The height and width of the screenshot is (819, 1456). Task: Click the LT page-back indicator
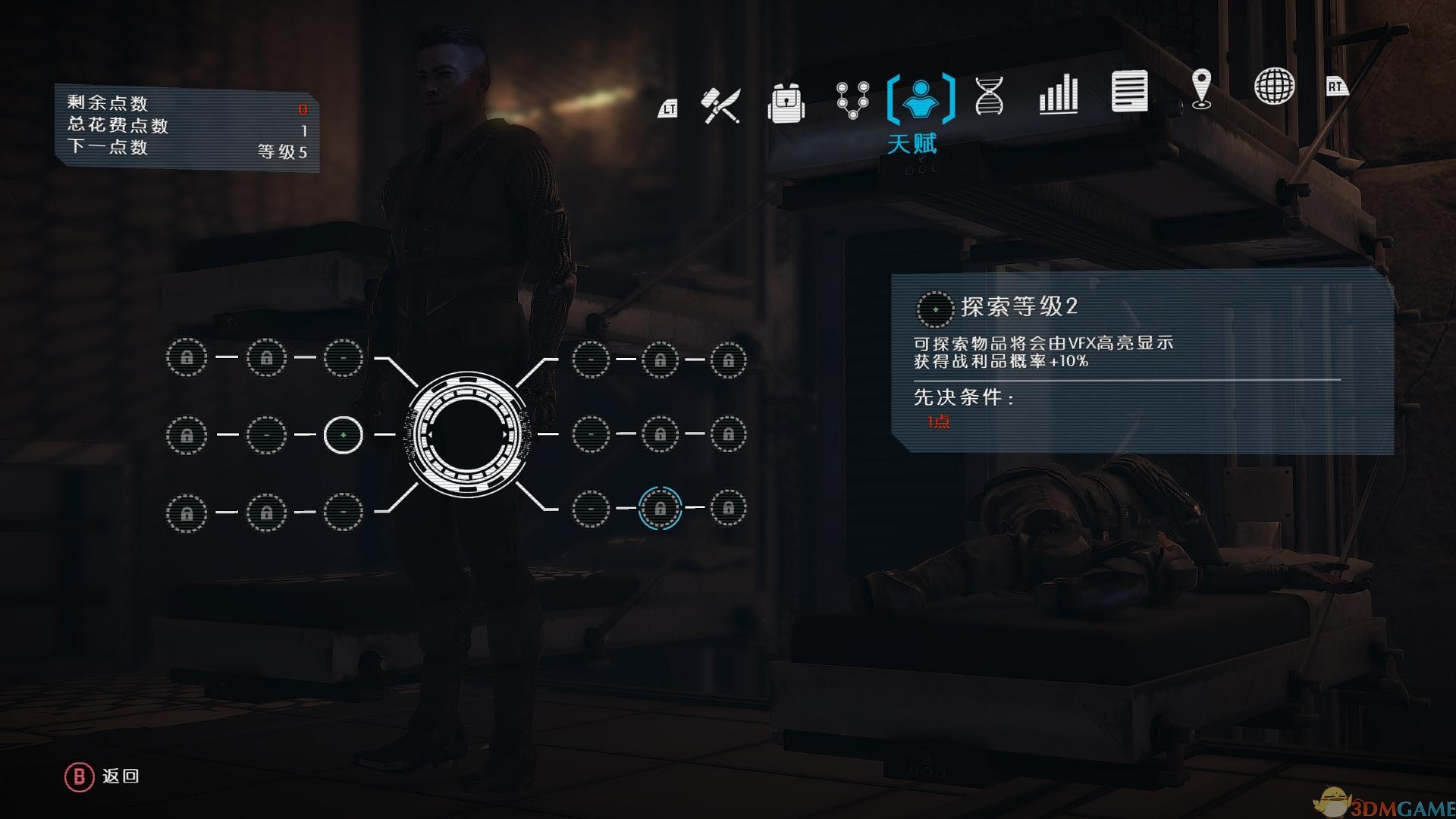(x=669, y=108)
